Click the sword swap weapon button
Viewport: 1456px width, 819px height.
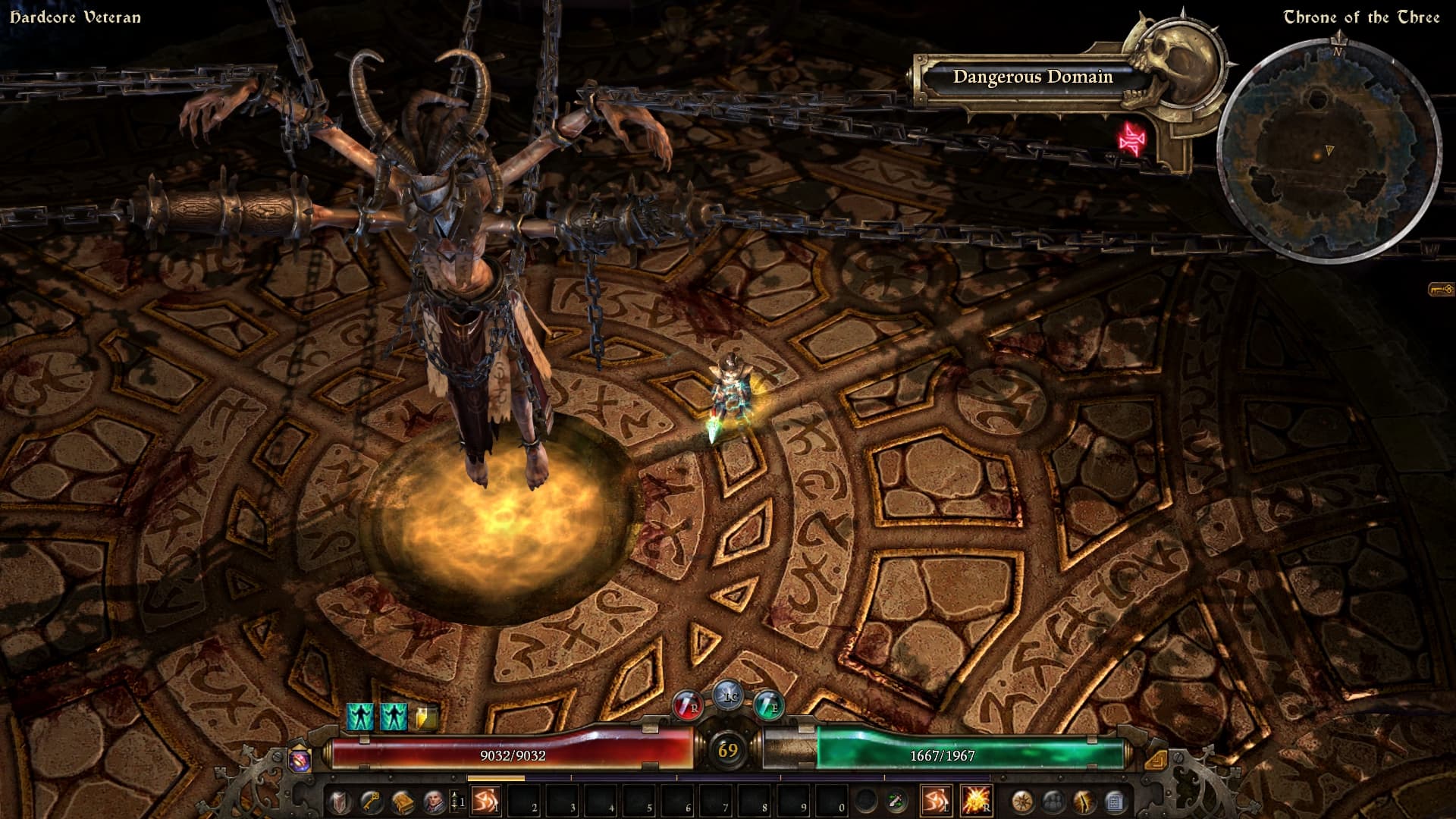pos(898,801)
